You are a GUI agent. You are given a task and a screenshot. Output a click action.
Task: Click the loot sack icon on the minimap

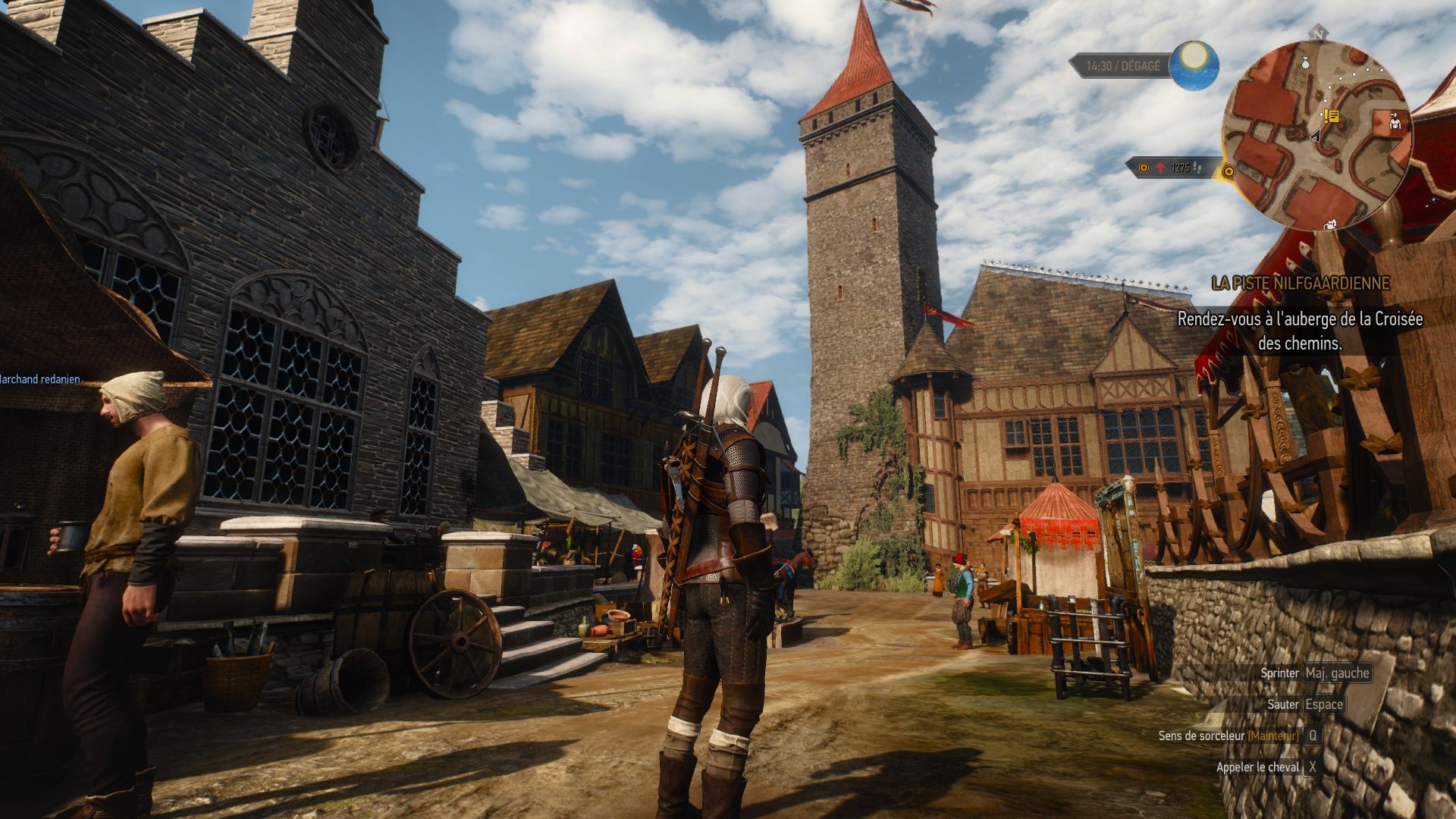(x=1305, y=64)
